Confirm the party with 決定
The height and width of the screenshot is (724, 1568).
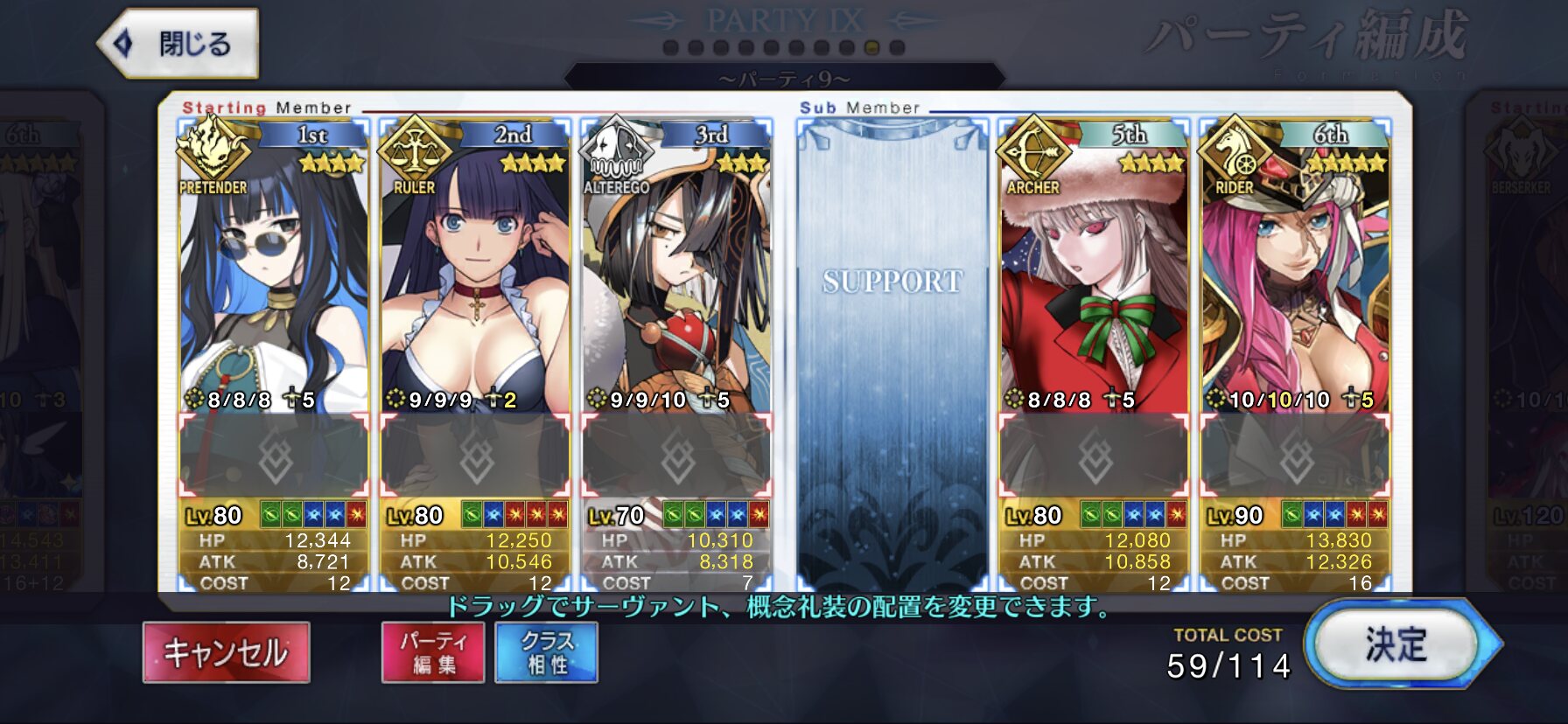(1396, 645)
